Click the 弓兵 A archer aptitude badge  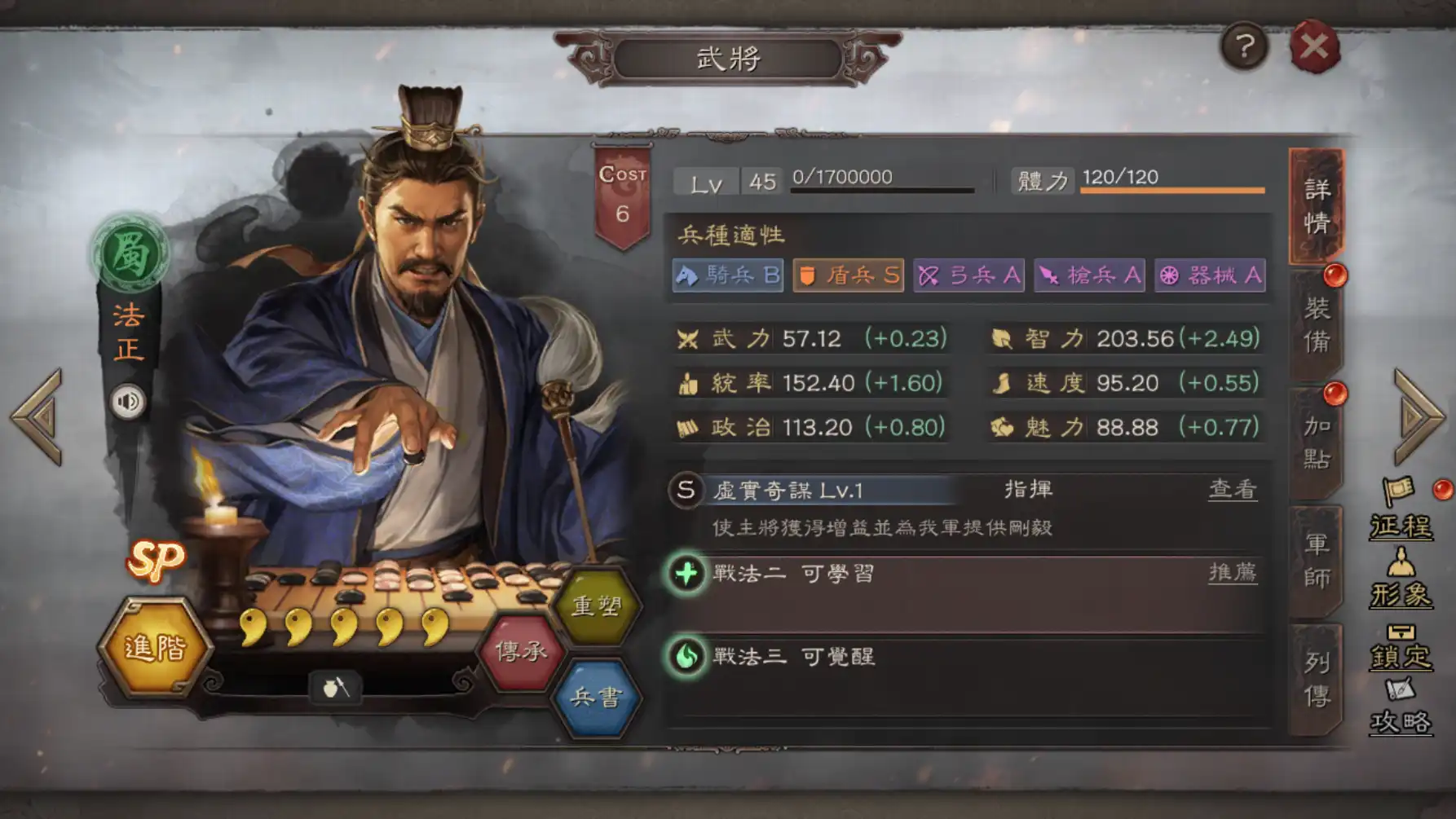[968, 276]
